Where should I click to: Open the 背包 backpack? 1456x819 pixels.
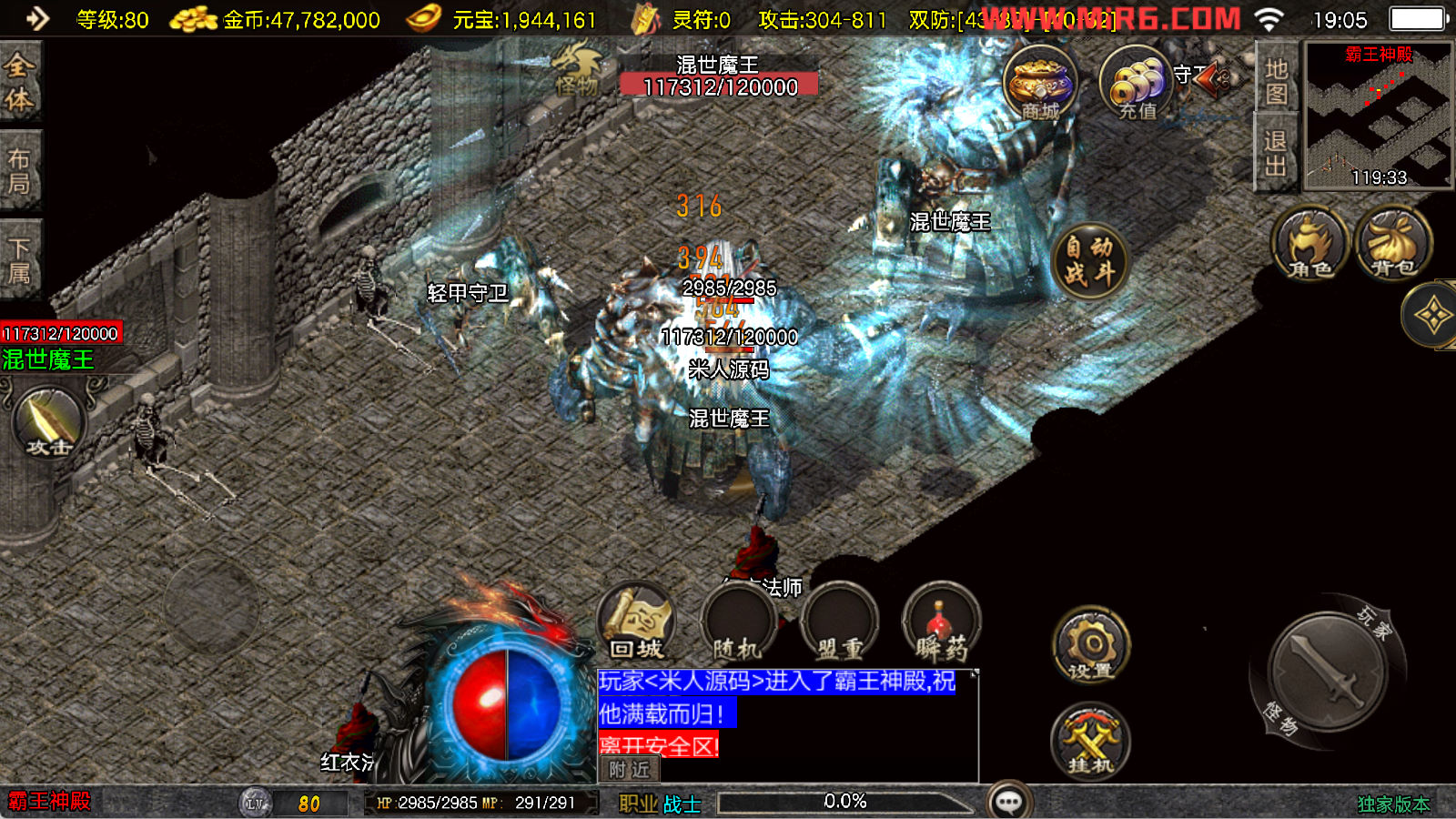1392,245
